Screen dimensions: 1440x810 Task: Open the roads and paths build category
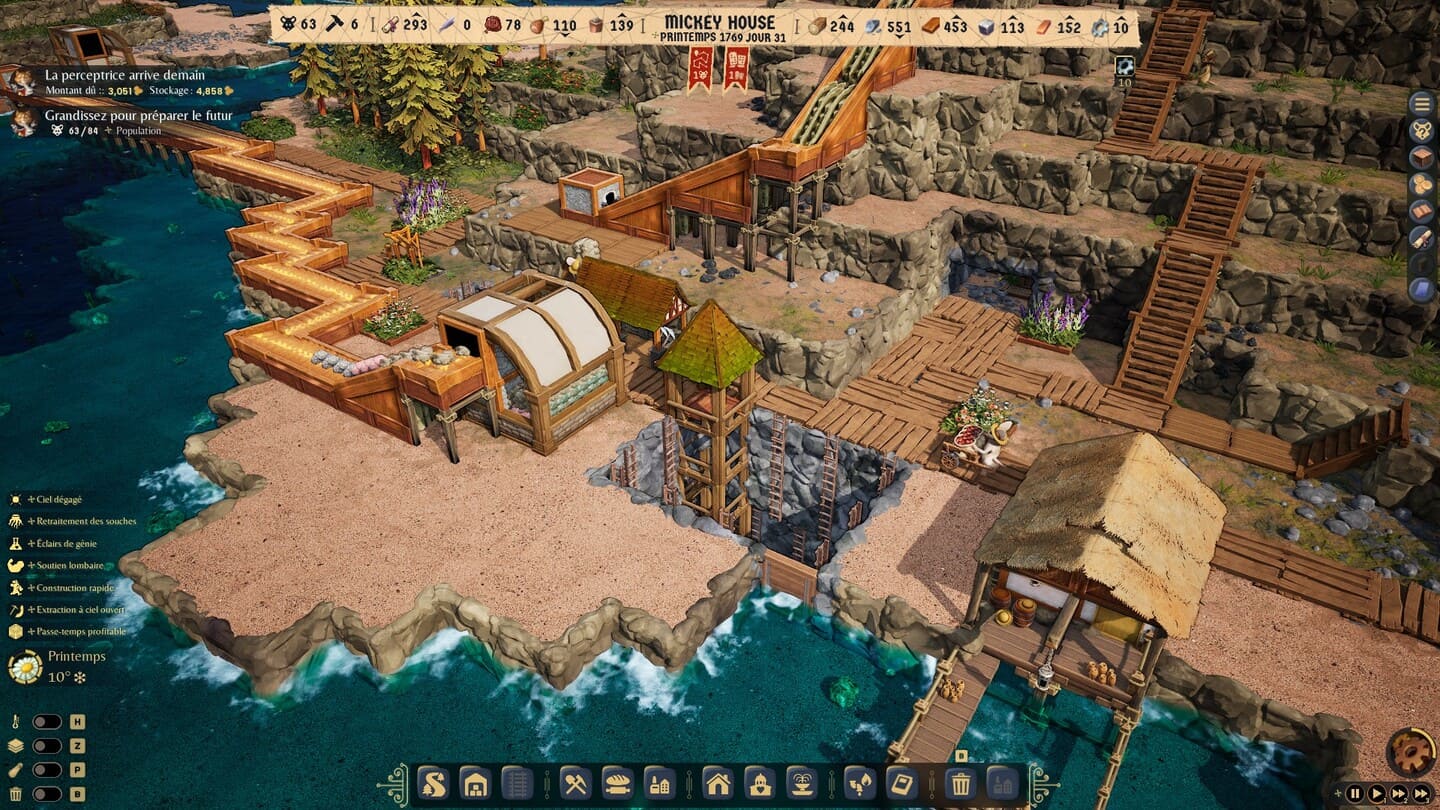432,782
